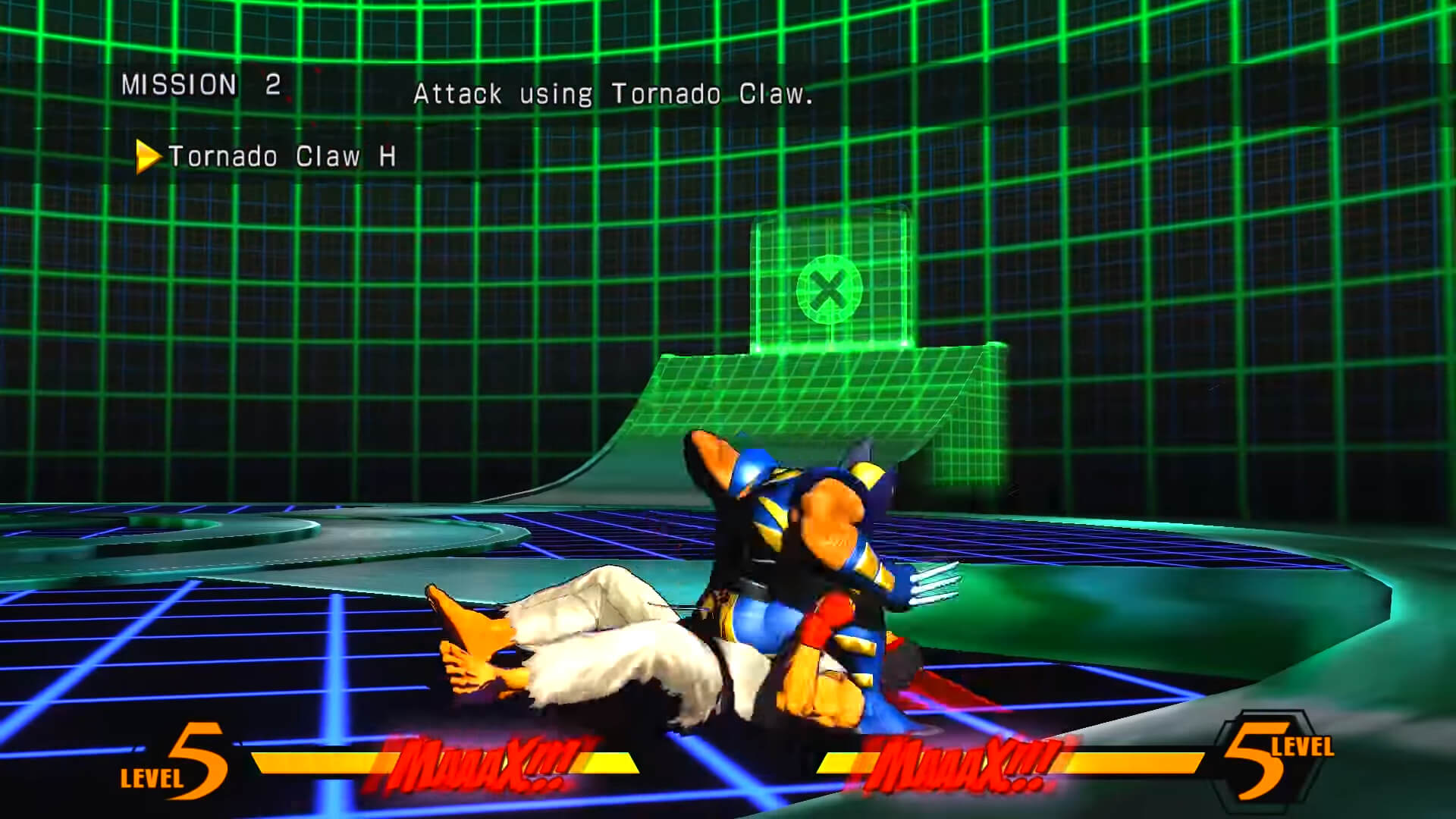The image size is (1456, 819).
Task: Select the Tornado Claw H mission step
Action: pyautogui.click(x=281, y=156)
